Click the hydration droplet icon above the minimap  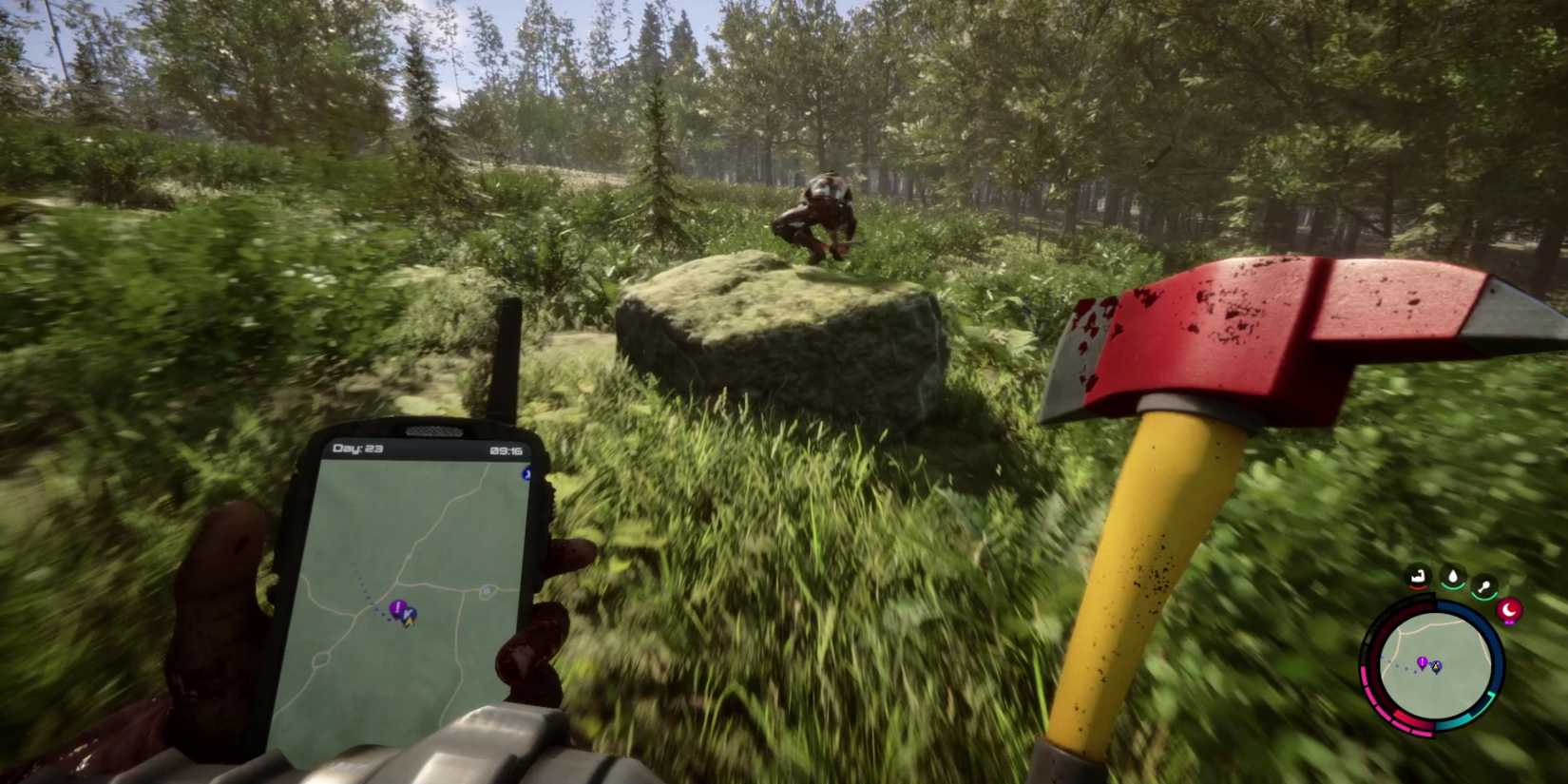tap(1453, 575)
